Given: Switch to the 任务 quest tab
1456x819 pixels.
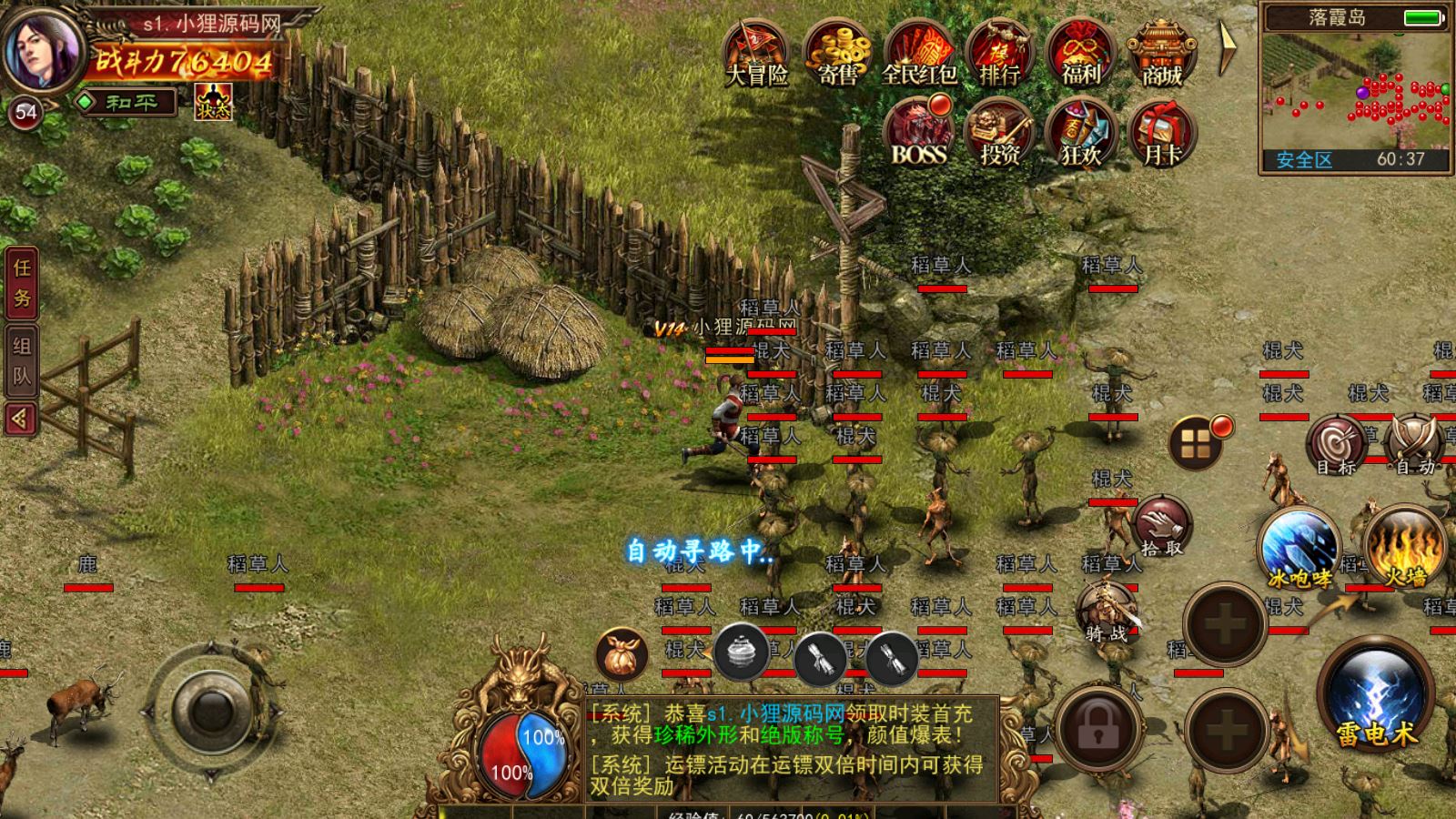Looking at the screenshot, I should 22,282.
